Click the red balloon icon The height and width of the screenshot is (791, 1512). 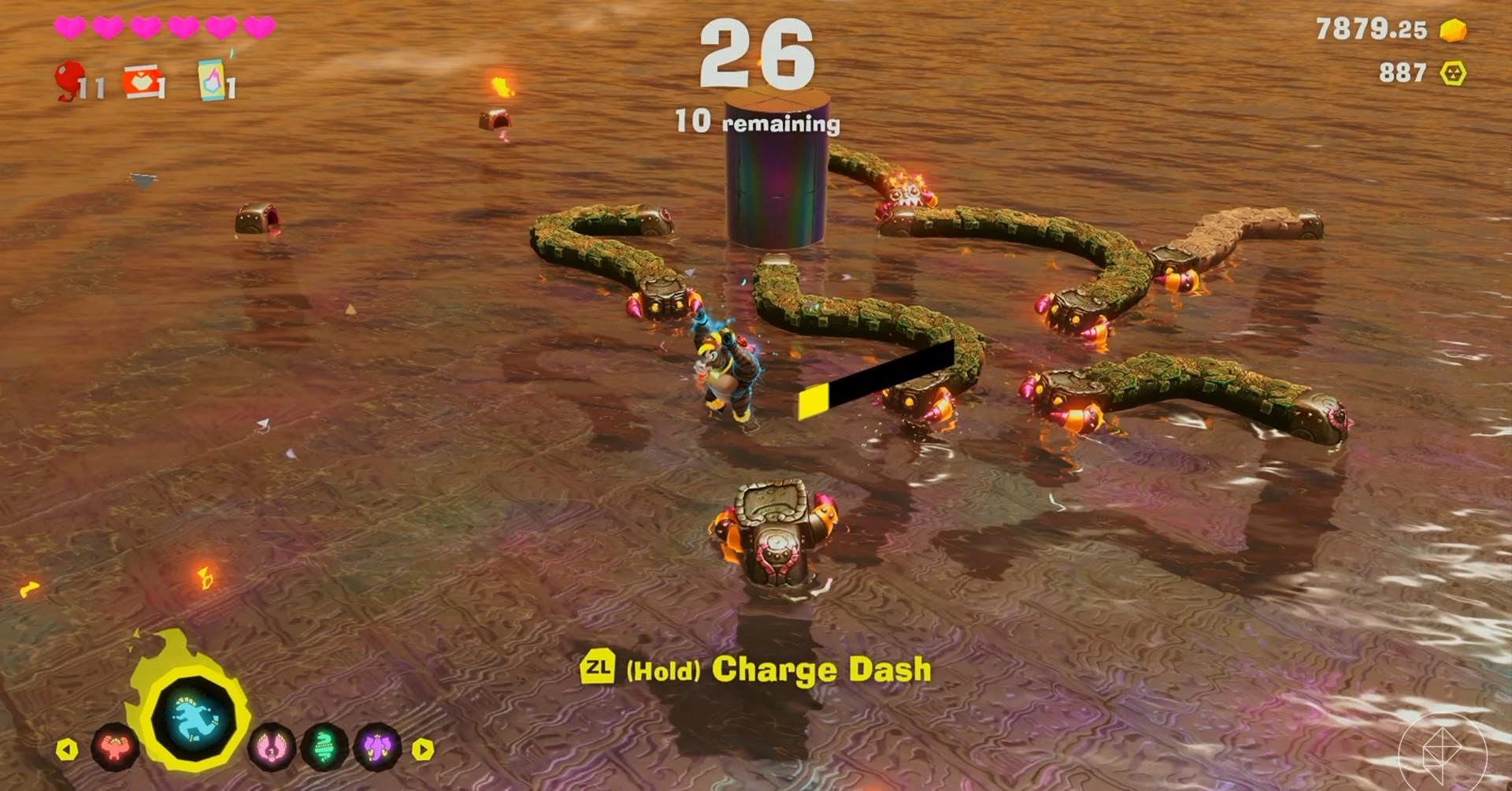tap(69, 79)
